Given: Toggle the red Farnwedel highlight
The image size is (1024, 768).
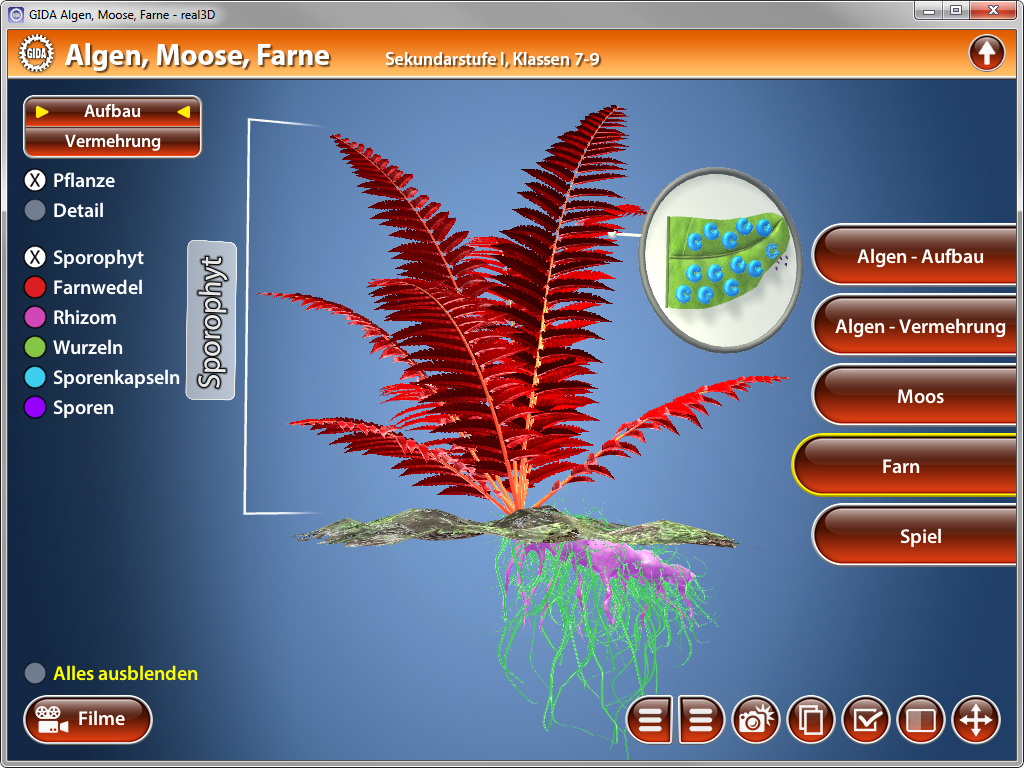Looking at the screenshot, I should coord(36,288).
